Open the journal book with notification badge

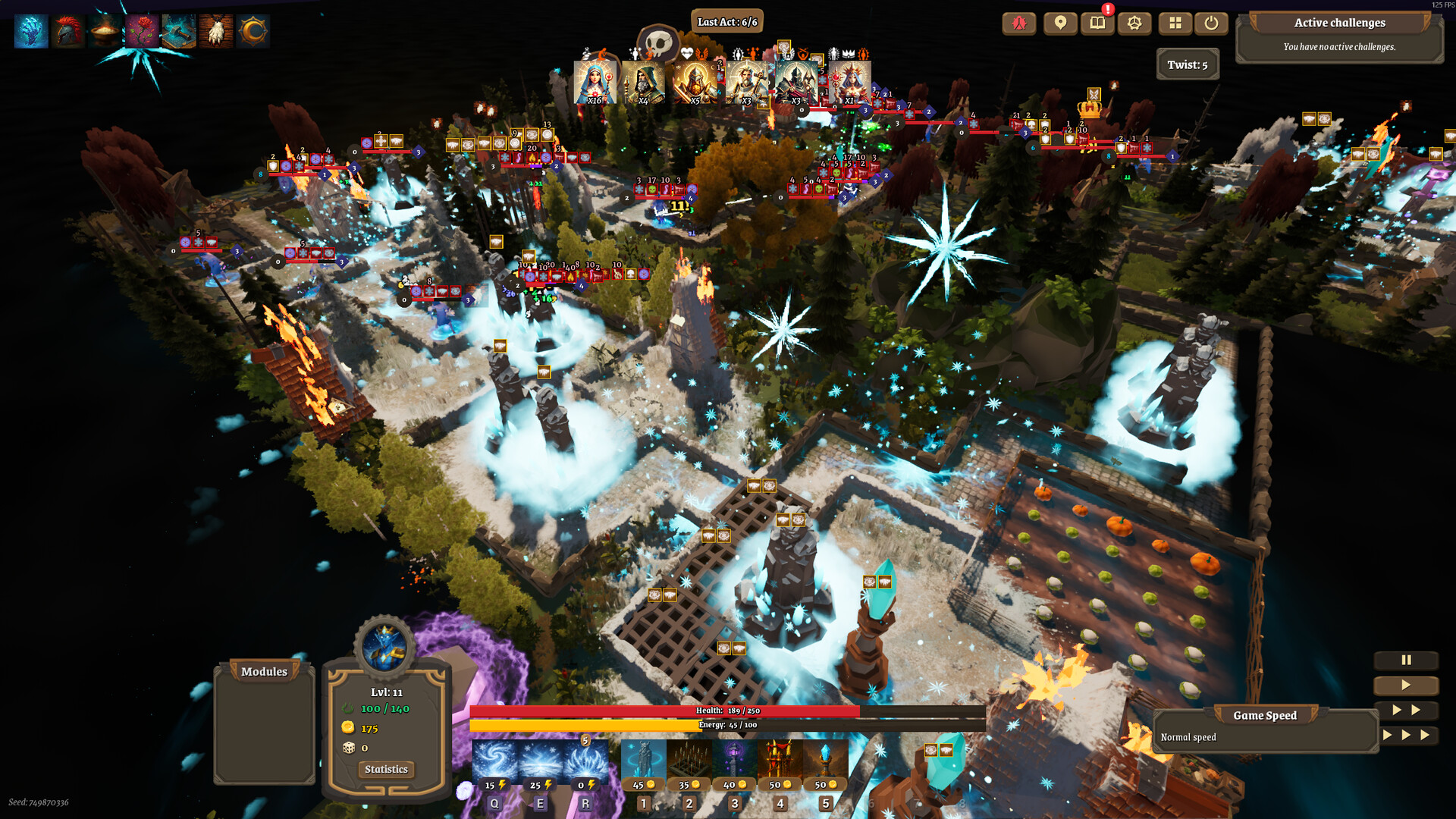1097,24
